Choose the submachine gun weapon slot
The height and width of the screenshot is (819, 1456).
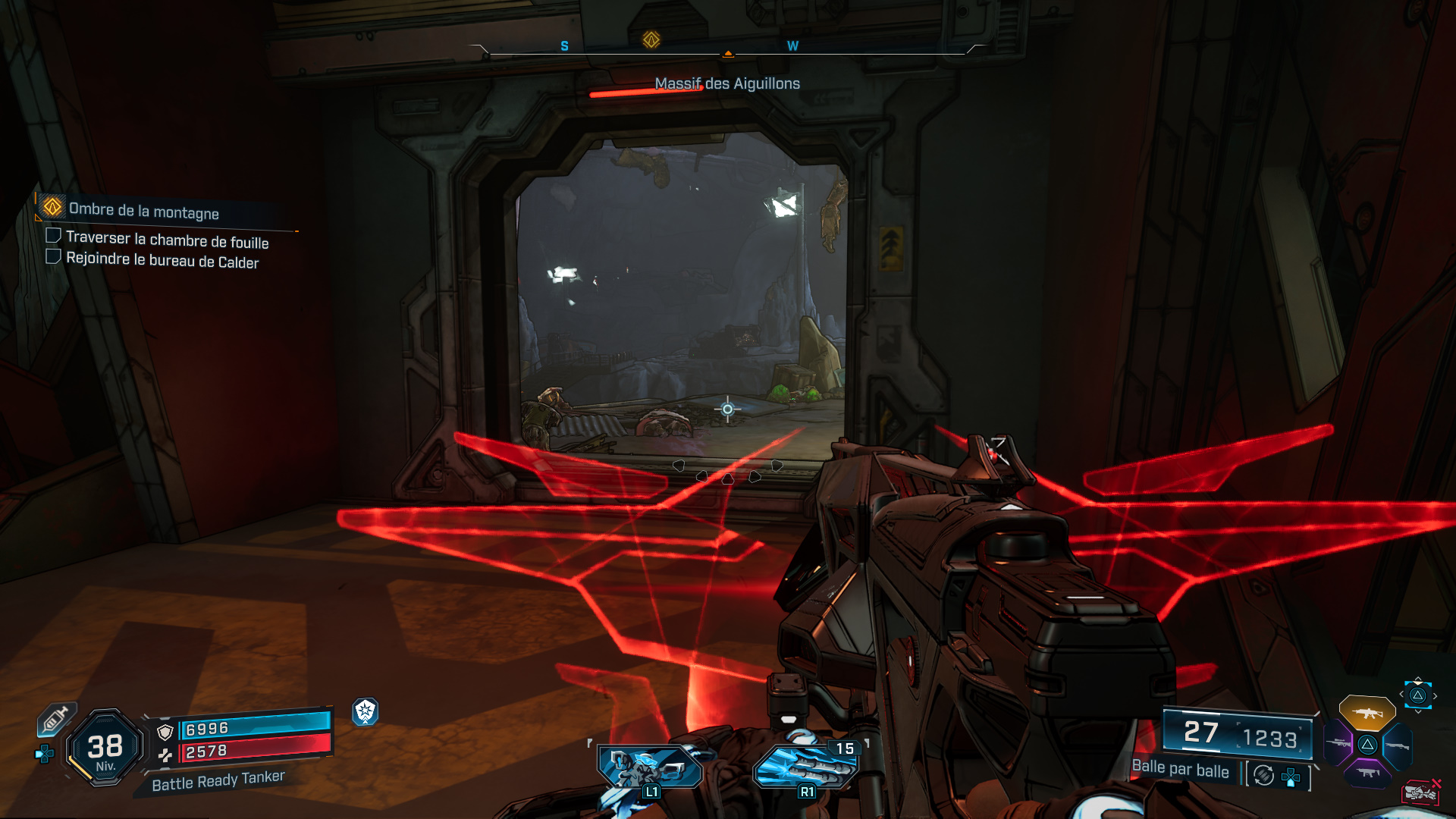pos(1367,773)
